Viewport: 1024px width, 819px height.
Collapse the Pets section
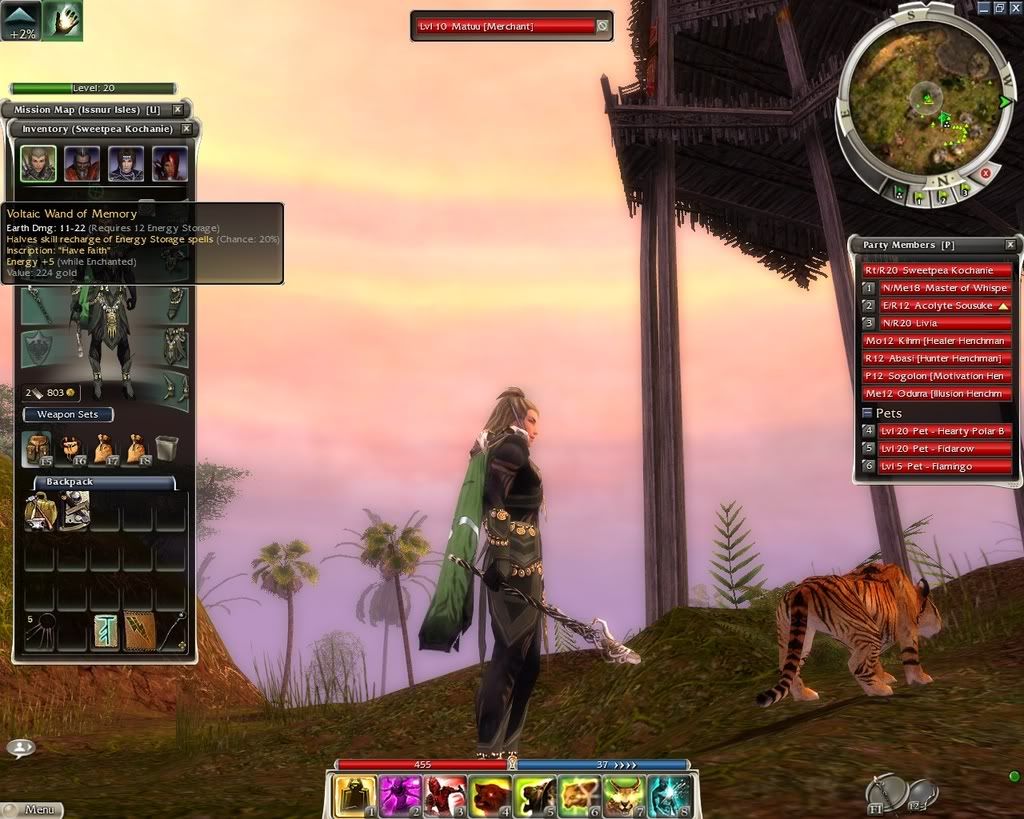[867, 413]
